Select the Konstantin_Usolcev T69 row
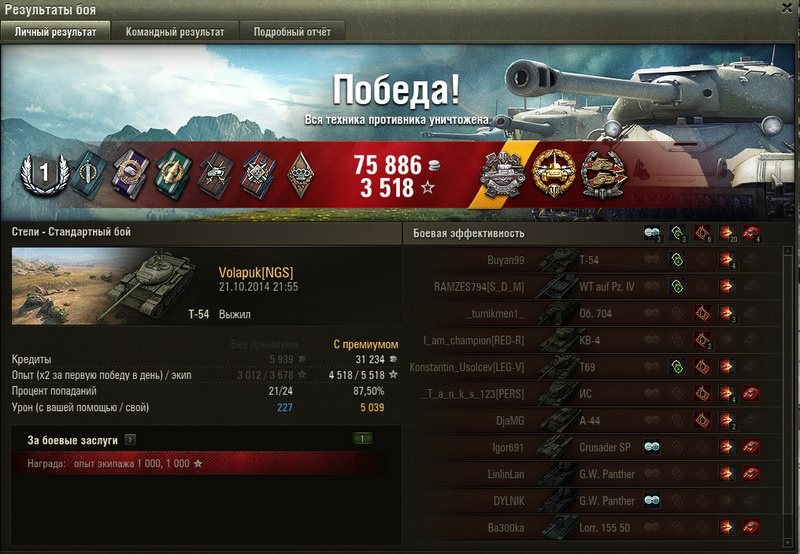 click(600, 367)
